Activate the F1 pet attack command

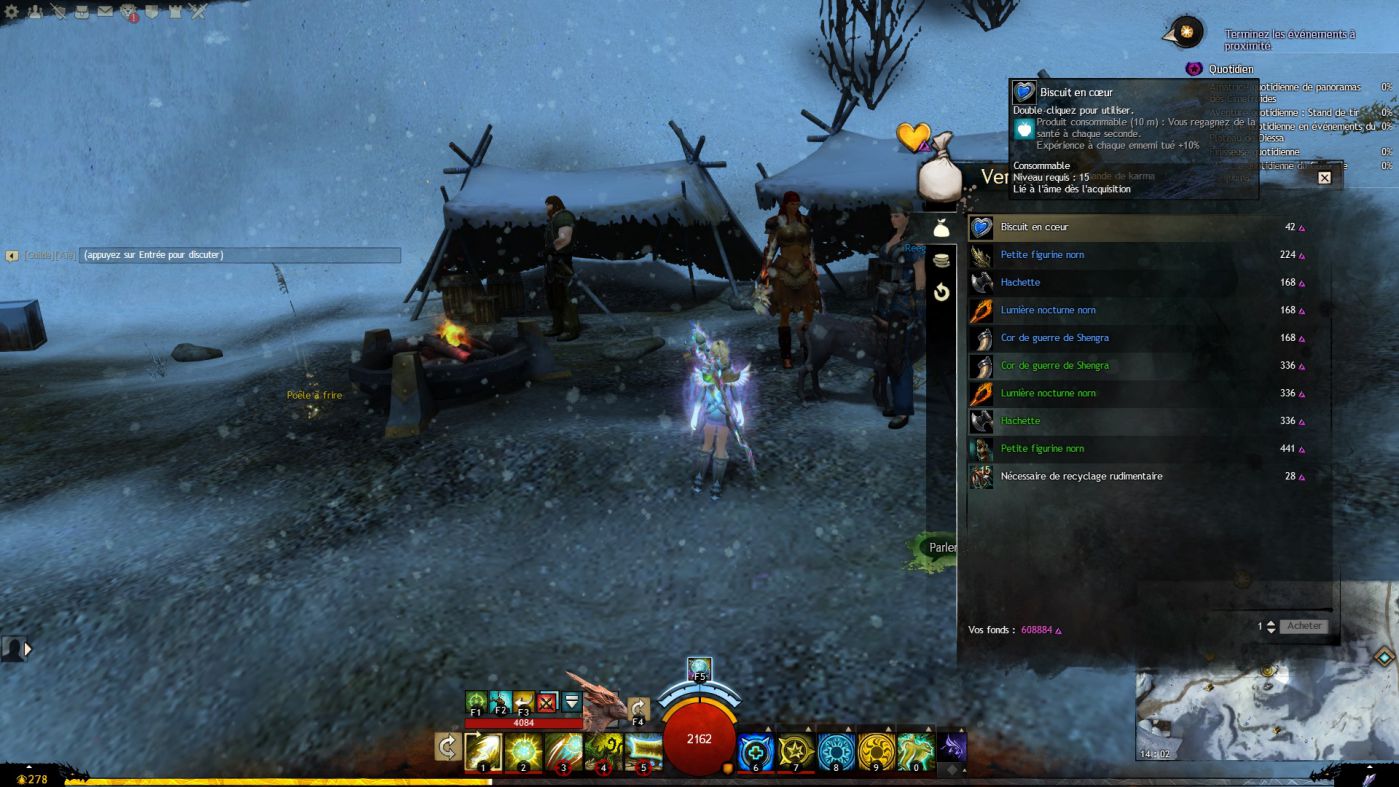click(x=476, y=702)
